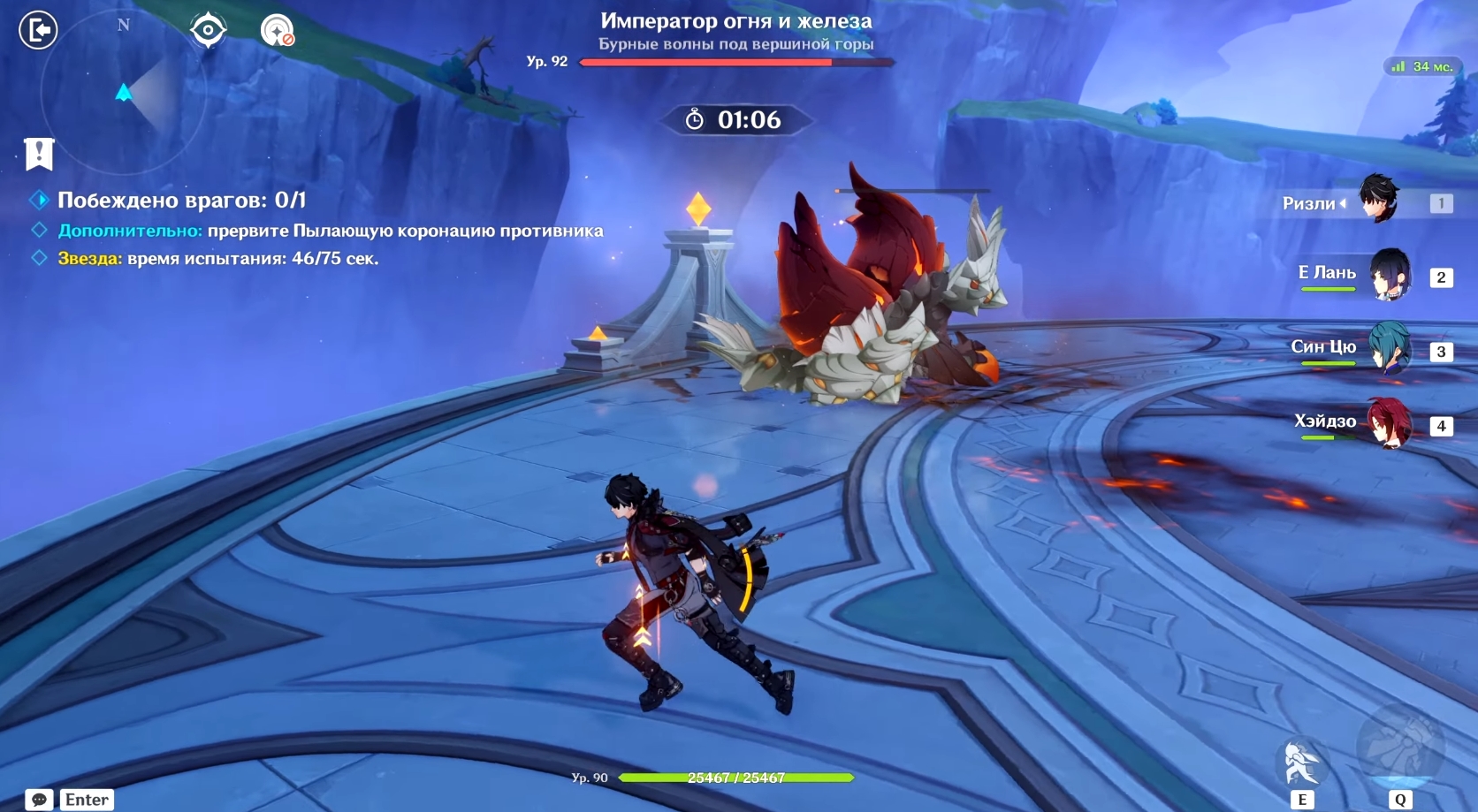Switch to party member Син Цю
Screen dimensions: 1478x812
1389,348
